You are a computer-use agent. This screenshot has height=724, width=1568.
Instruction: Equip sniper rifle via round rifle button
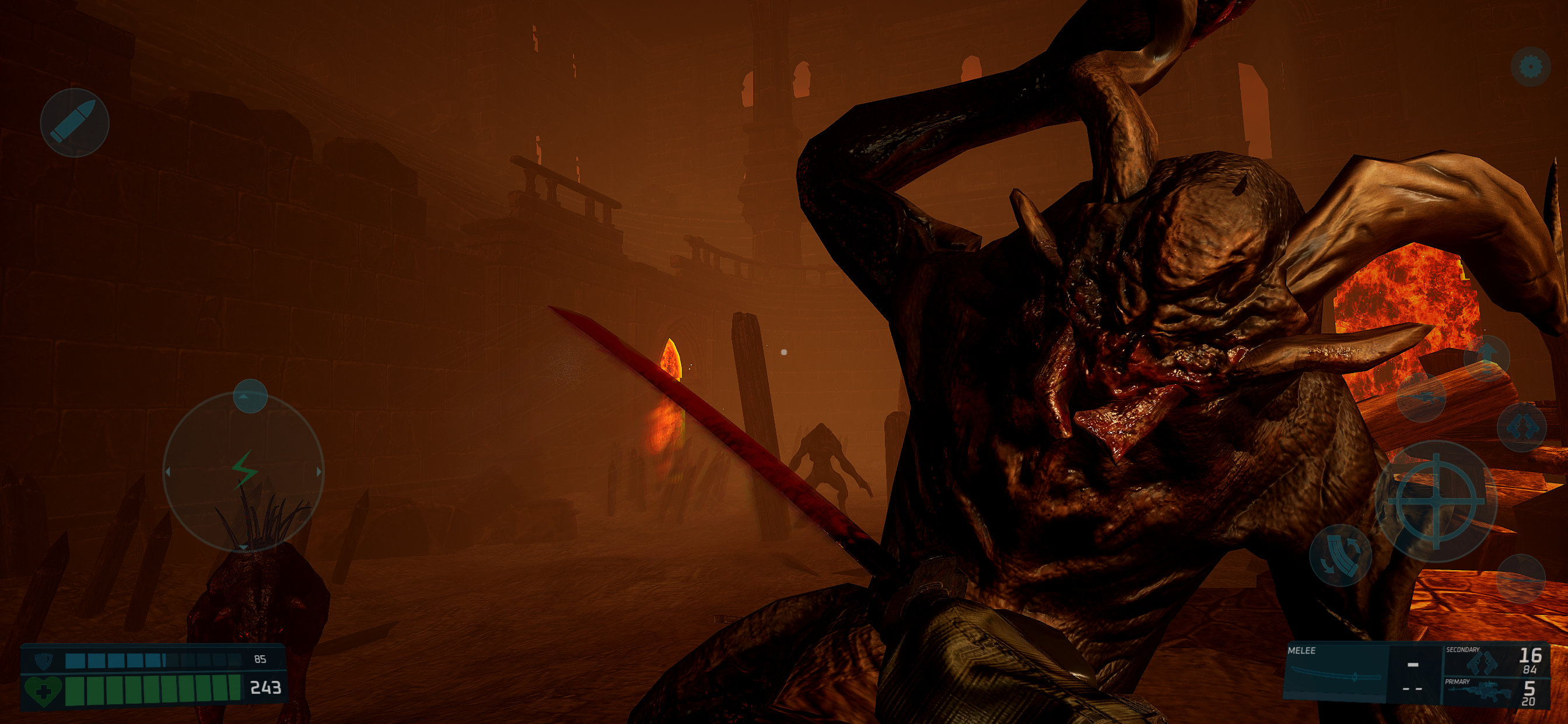pyautogui.click(x=1422, y=398)
